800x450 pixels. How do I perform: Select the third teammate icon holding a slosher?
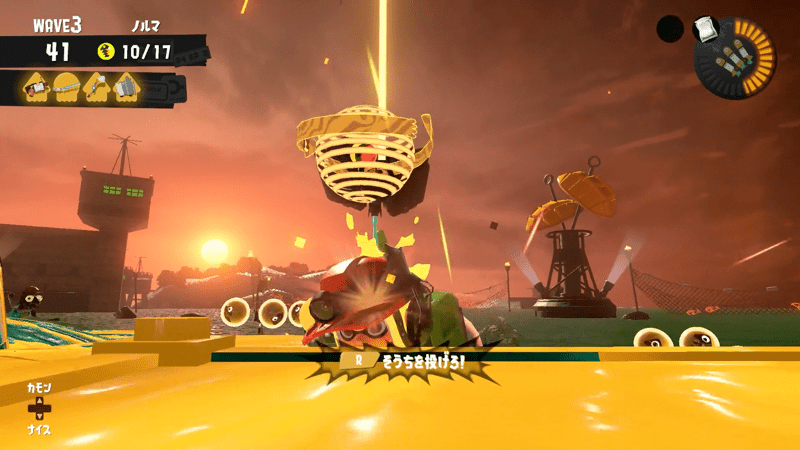pyautogui.click(x=97, y=88)
